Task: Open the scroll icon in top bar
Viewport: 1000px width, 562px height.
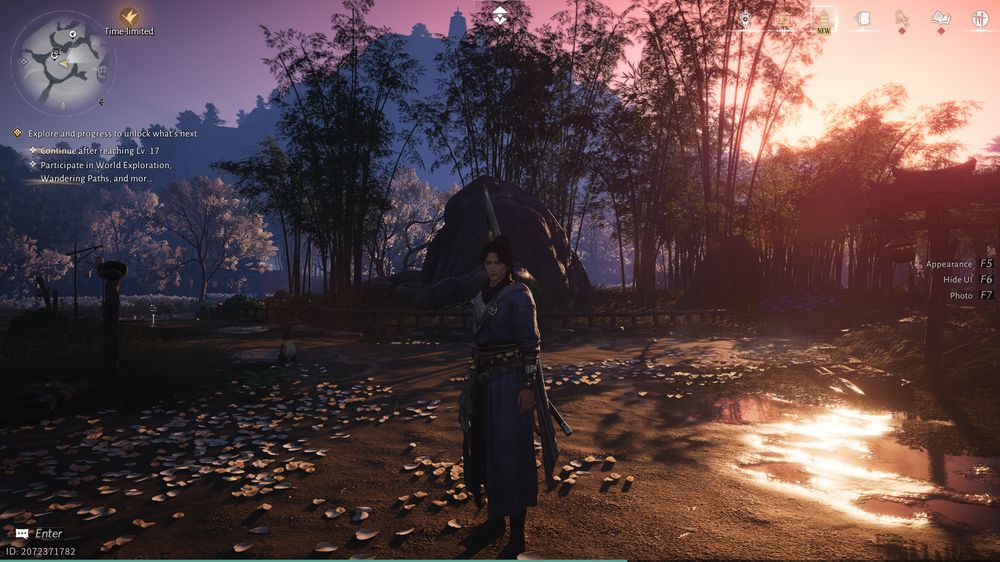Action: 862,18
